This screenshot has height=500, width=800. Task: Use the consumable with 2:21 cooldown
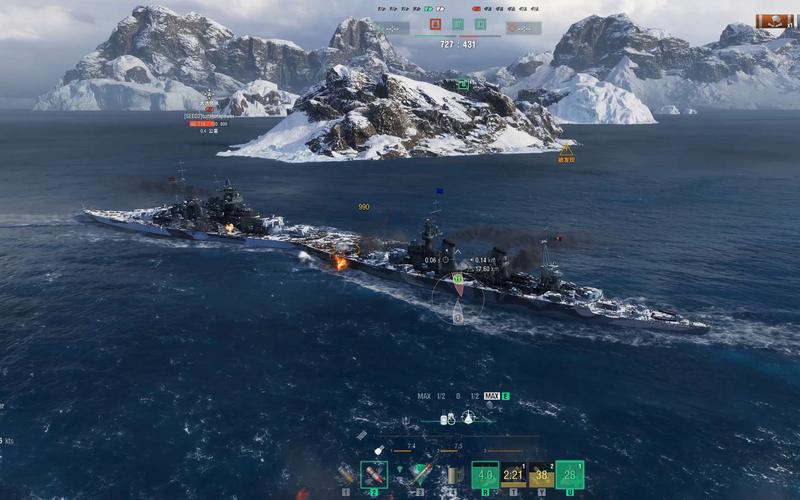(x=513, y=474)
